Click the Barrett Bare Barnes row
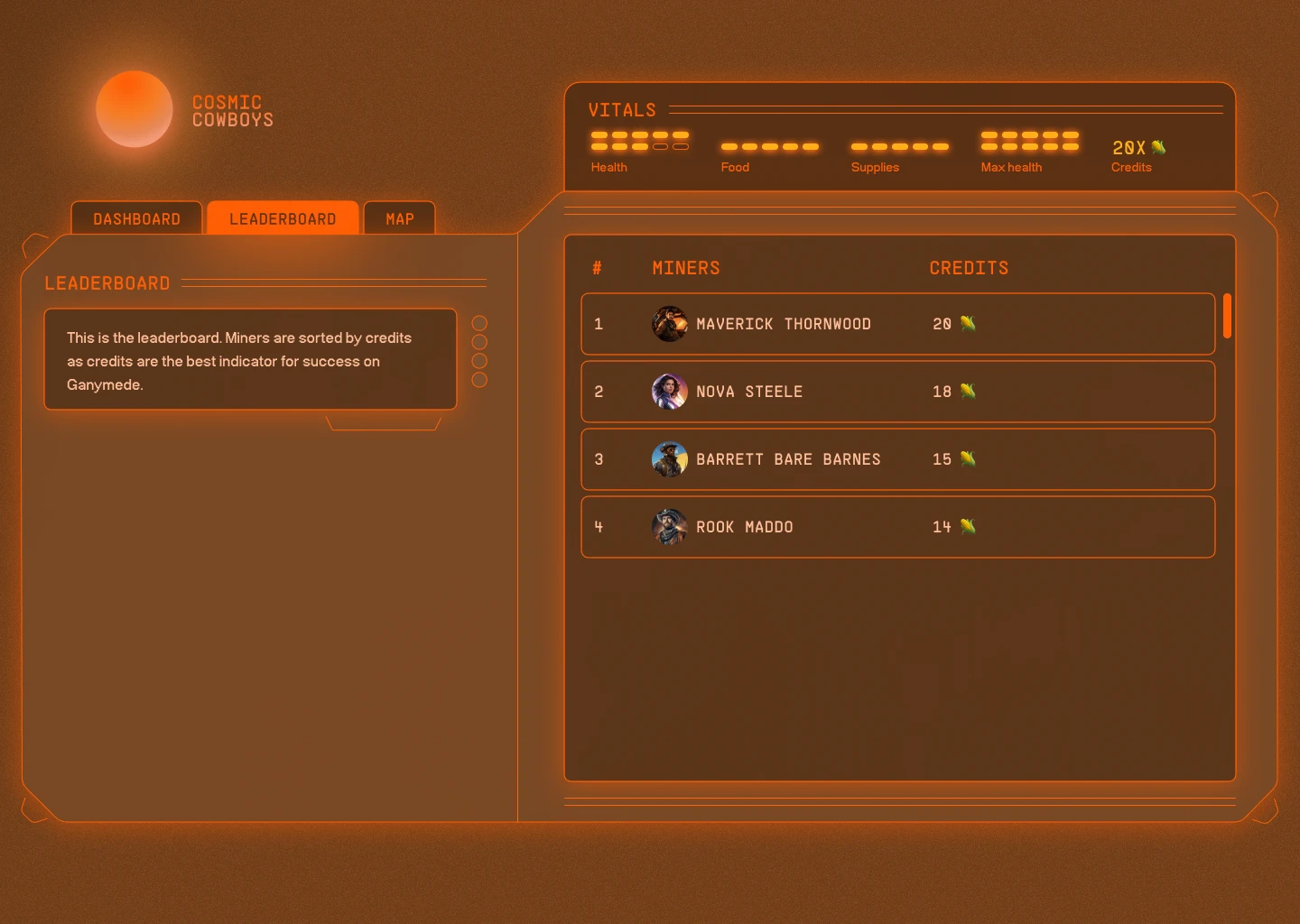This screenshot has height=924, width=1300. 897,459
